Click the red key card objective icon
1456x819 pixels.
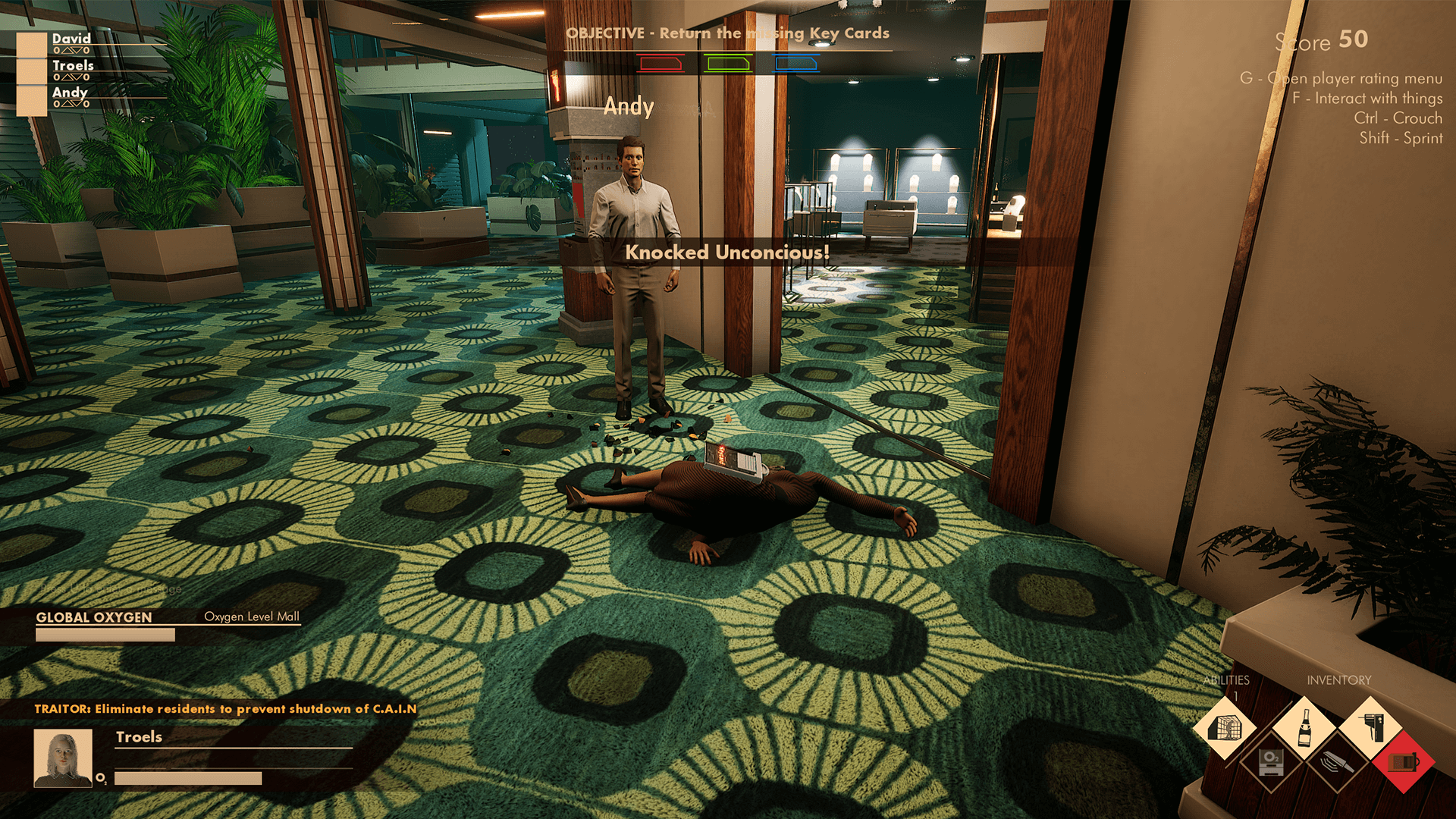tap(660, 64)
